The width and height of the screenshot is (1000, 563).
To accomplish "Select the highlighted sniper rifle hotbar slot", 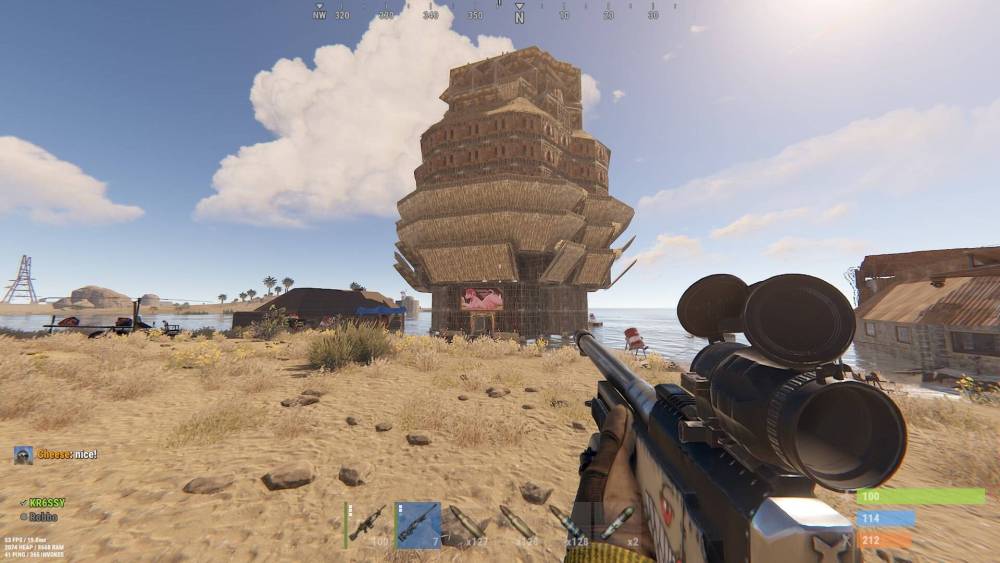I will coord(418,524).
